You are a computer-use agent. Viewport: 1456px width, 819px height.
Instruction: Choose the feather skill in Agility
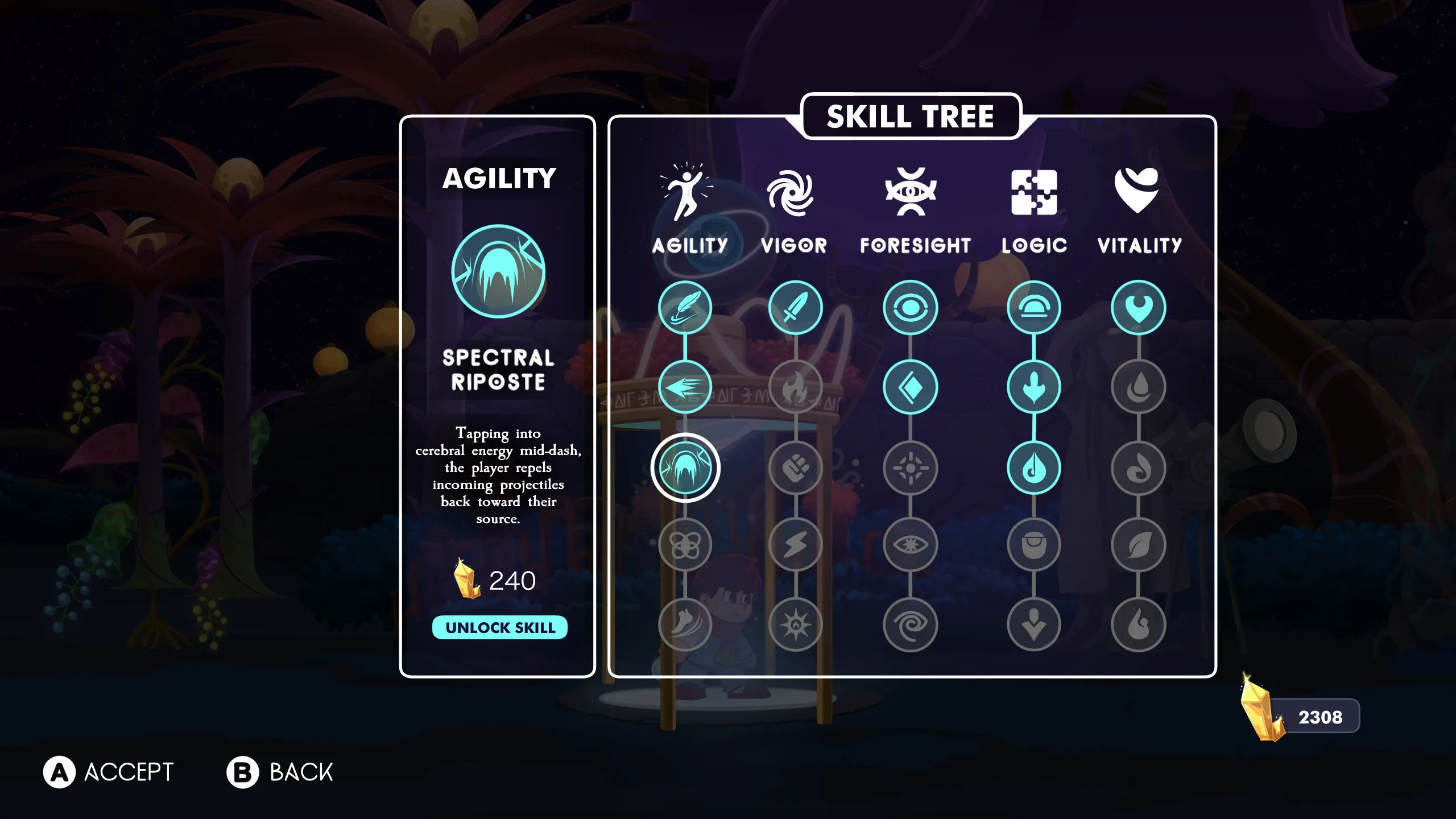685,308
